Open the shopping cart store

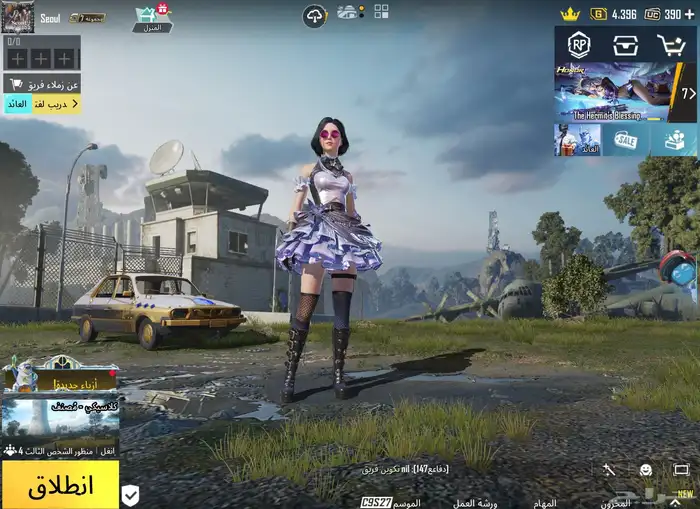click(671, 44)
